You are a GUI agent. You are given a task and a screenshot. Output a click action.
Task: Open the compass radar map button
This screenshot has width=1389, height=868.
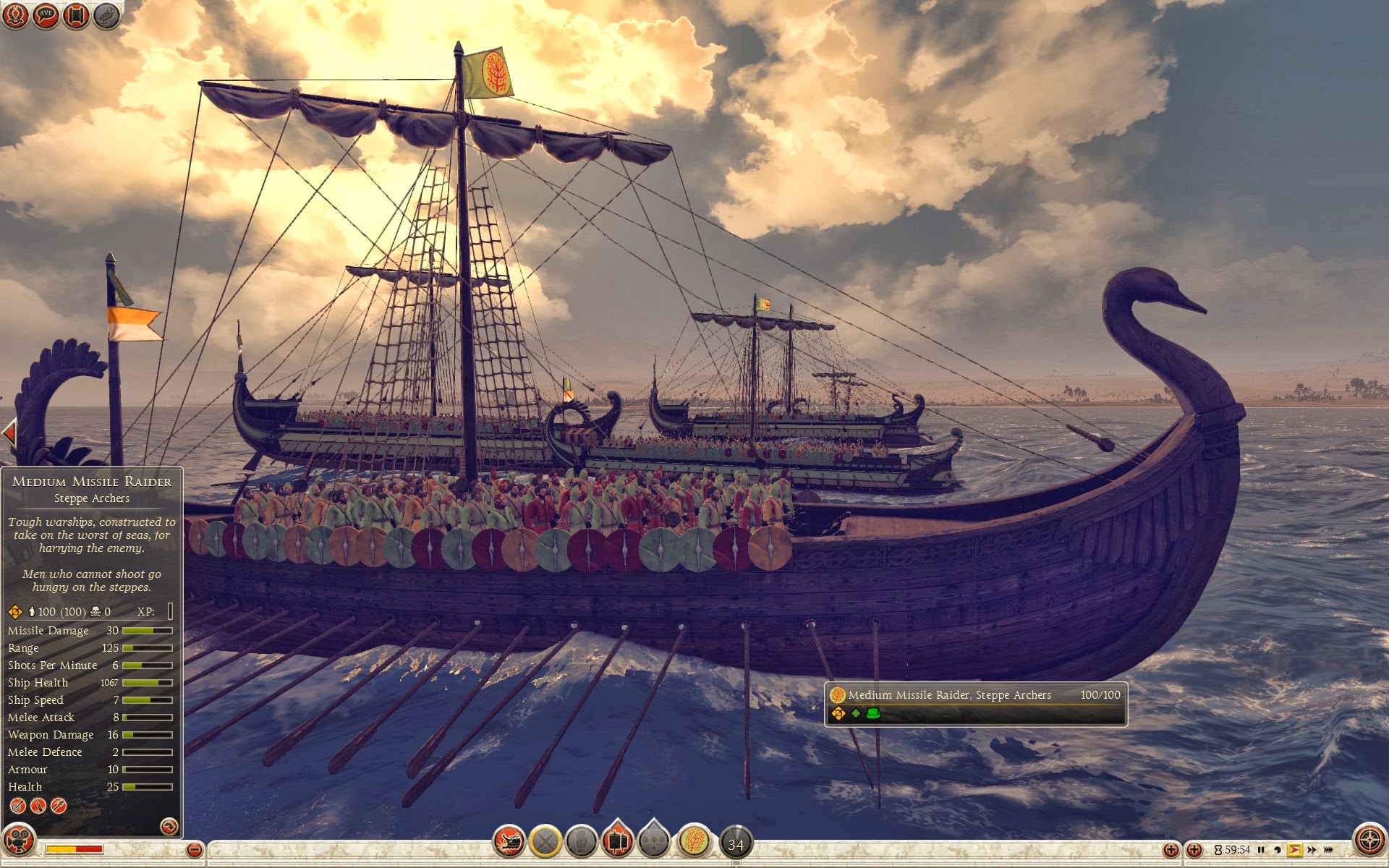pyautogui.click(x=1369, y=841)
